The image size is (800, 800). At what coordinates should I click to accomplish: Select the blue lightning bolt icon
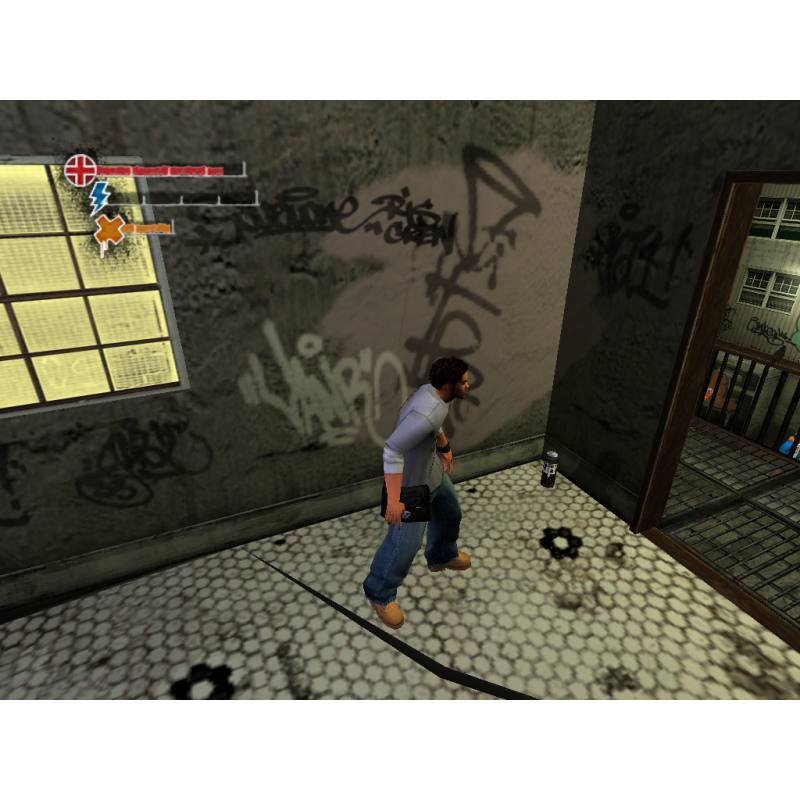(x=101, y=197)
